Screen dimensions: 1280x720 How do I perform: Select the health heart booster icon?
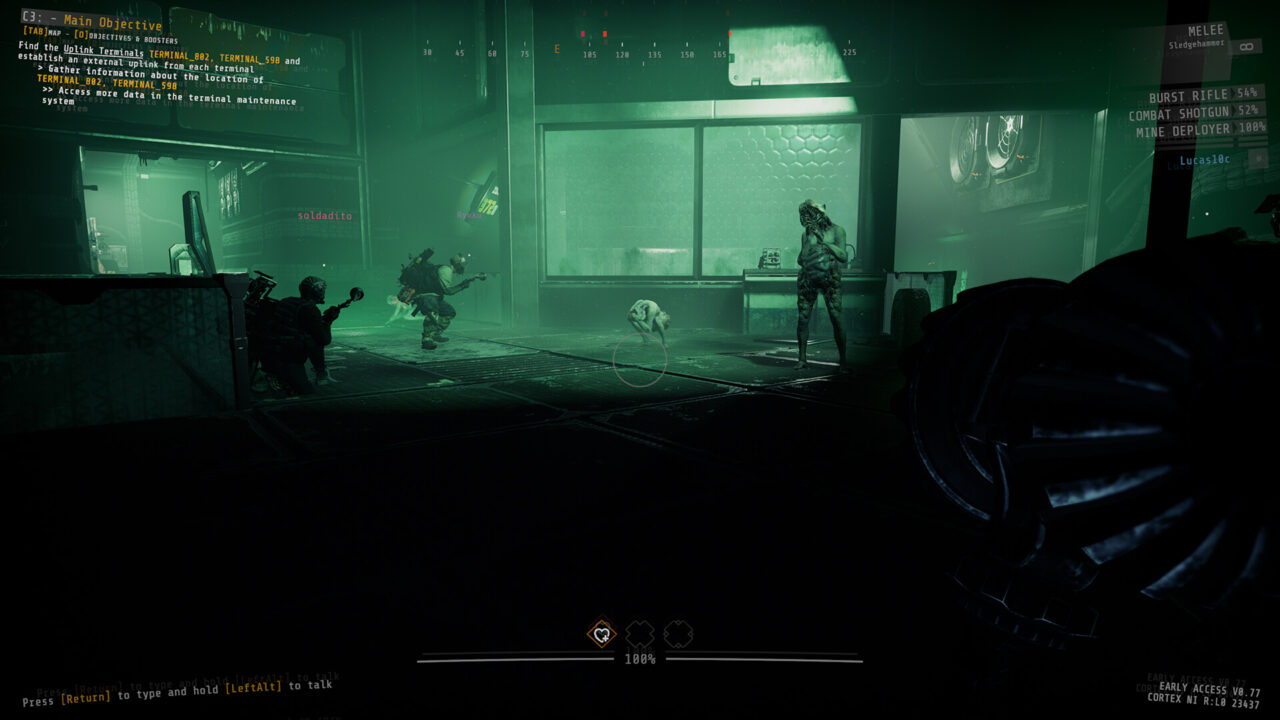600,635
